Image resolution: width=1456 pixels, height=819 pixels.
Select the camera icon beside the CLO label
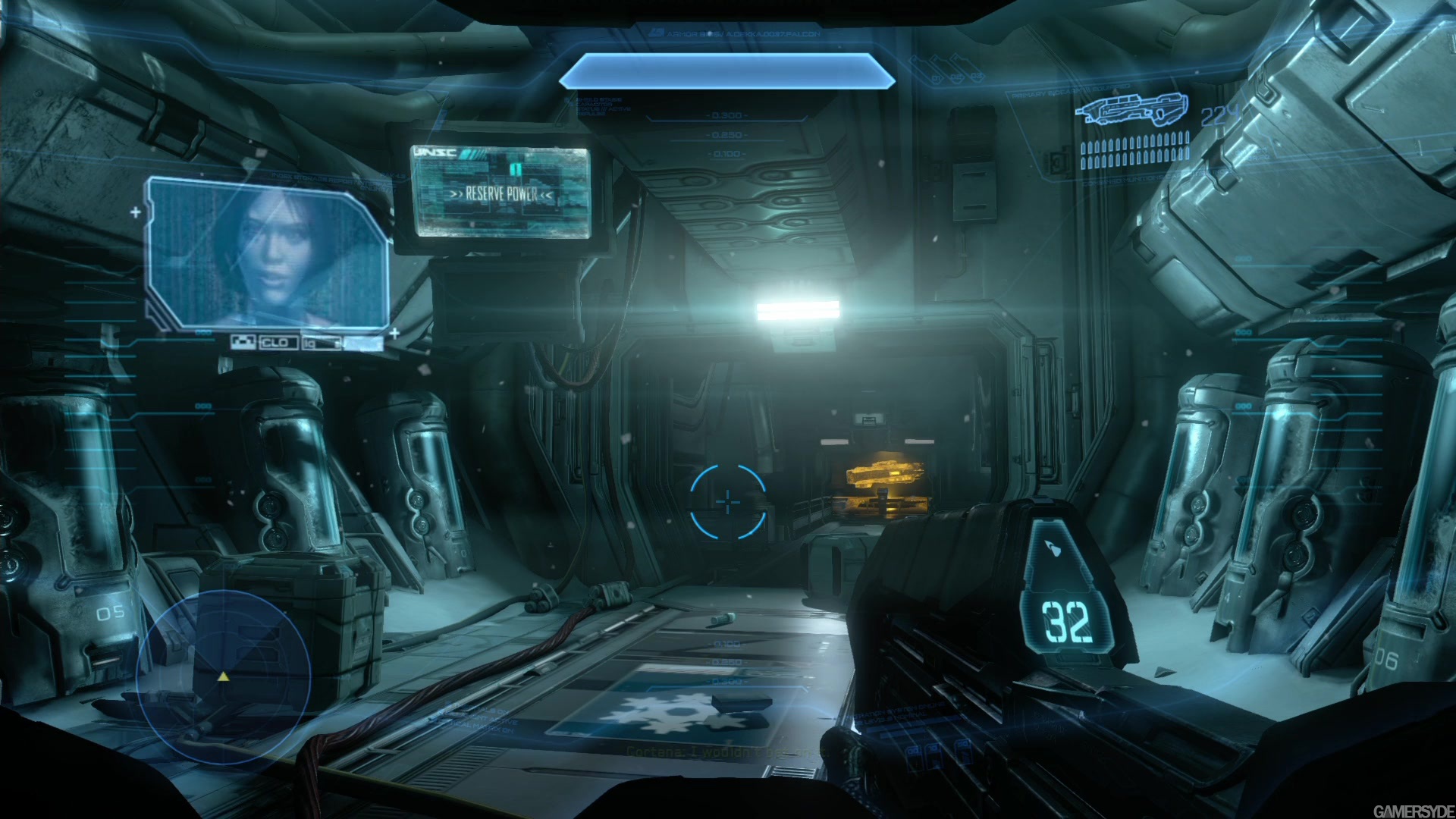tap(243, 342)
